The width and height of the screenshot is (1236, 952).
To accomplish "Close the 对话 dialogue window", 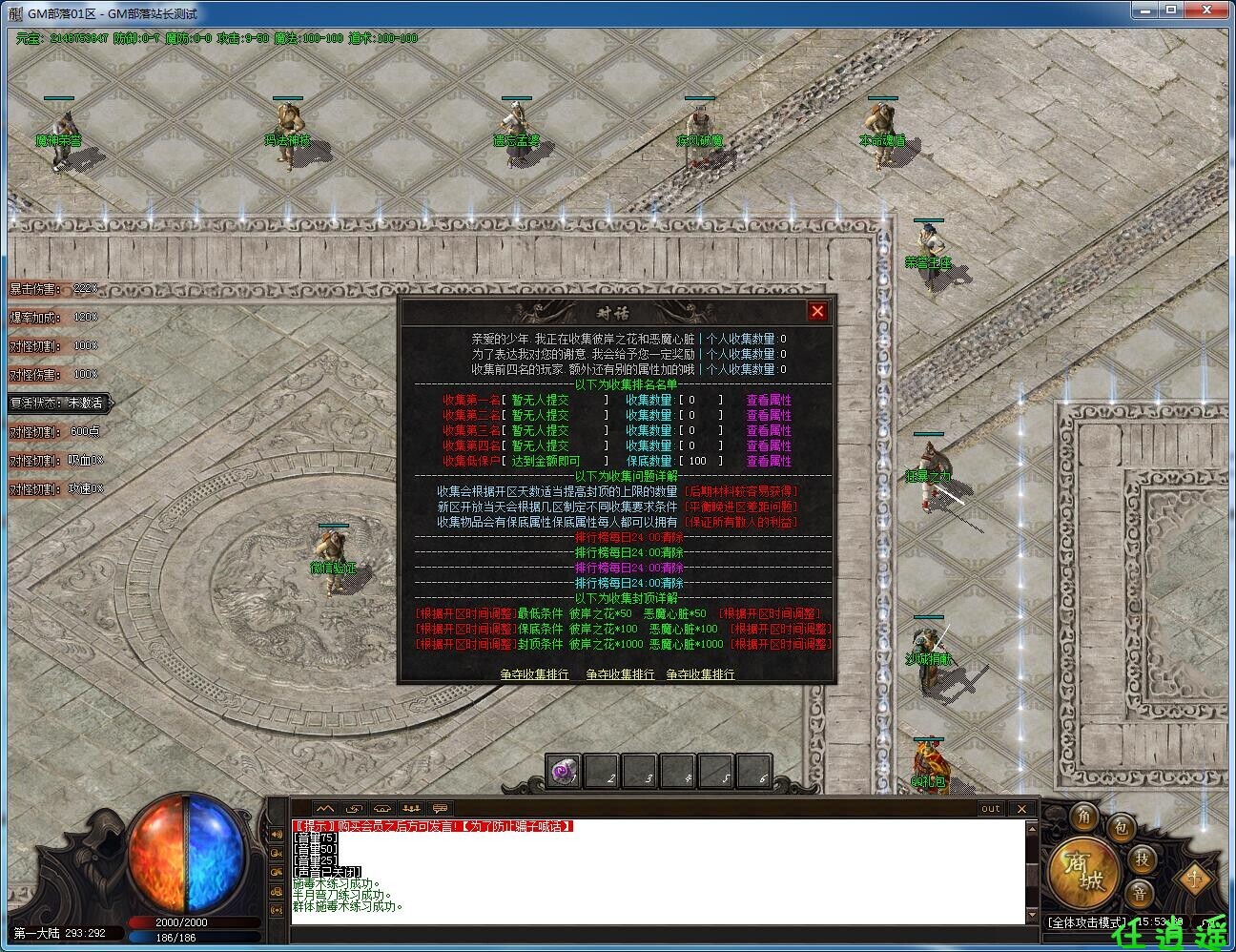I will click(817, 311).
